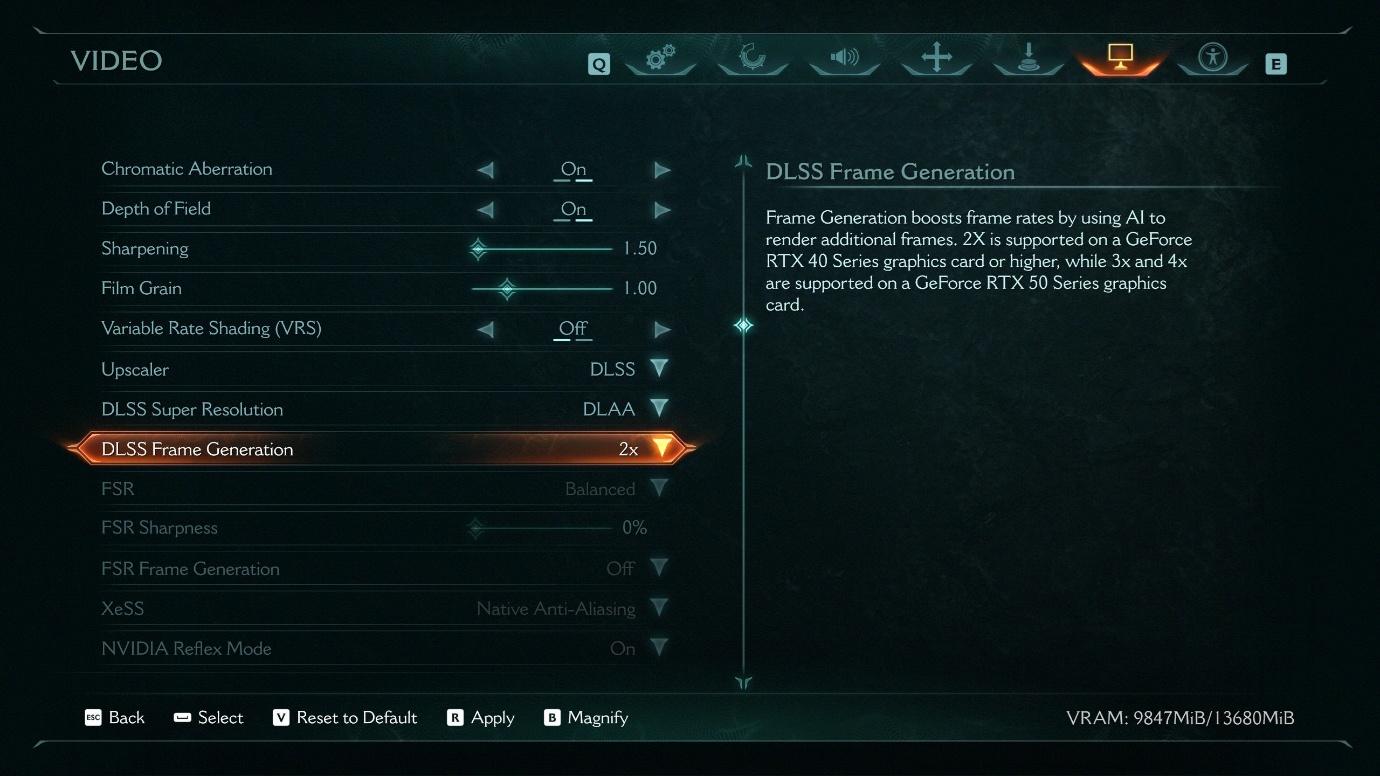Switch to the four-arrow cross settings tab
This screenshot has width=1380, height=776.
[x=936, y=58]
